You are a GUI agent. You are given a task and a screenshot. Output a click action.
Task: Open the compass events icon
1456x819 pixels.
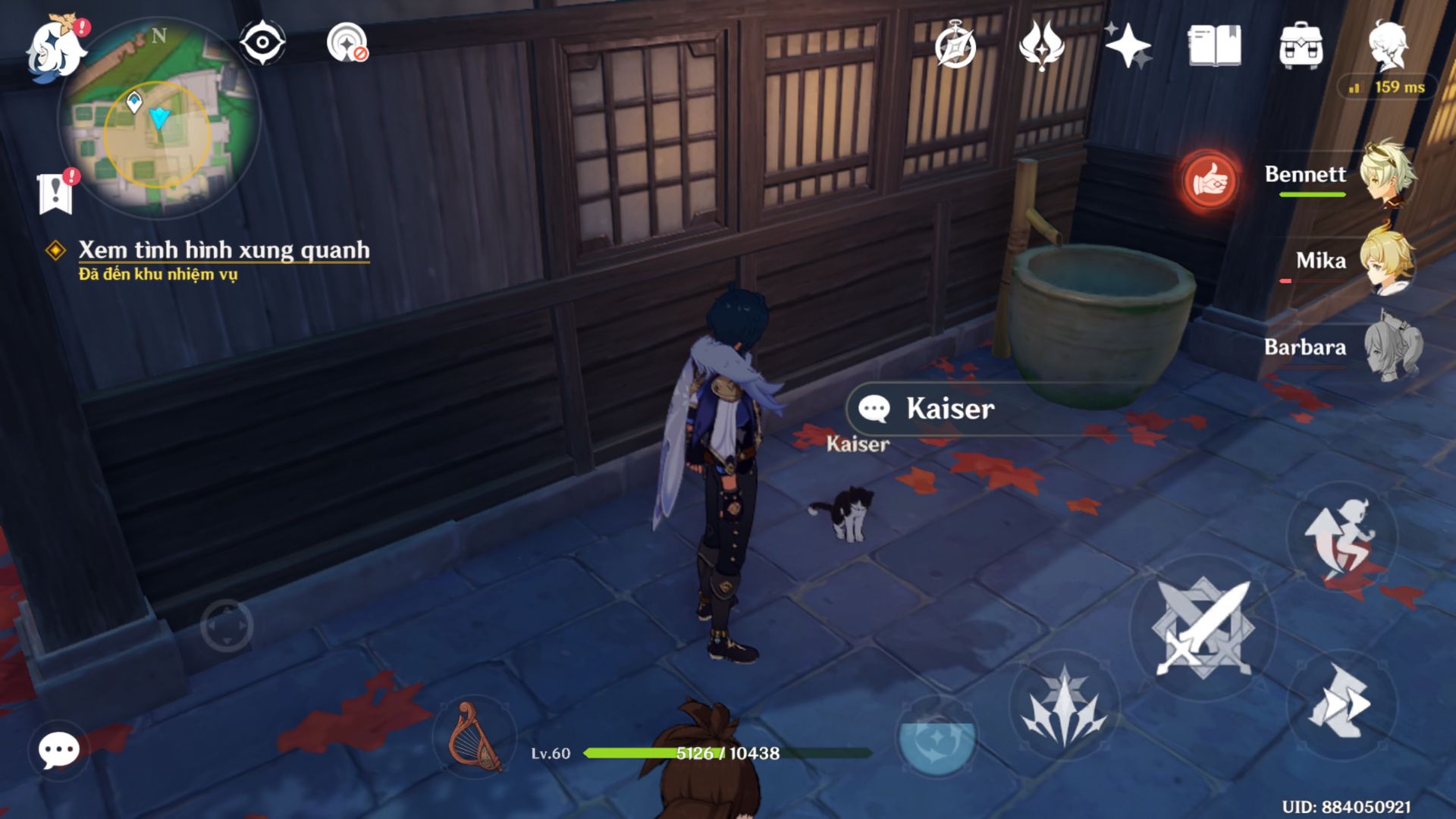tap(955, 45)
